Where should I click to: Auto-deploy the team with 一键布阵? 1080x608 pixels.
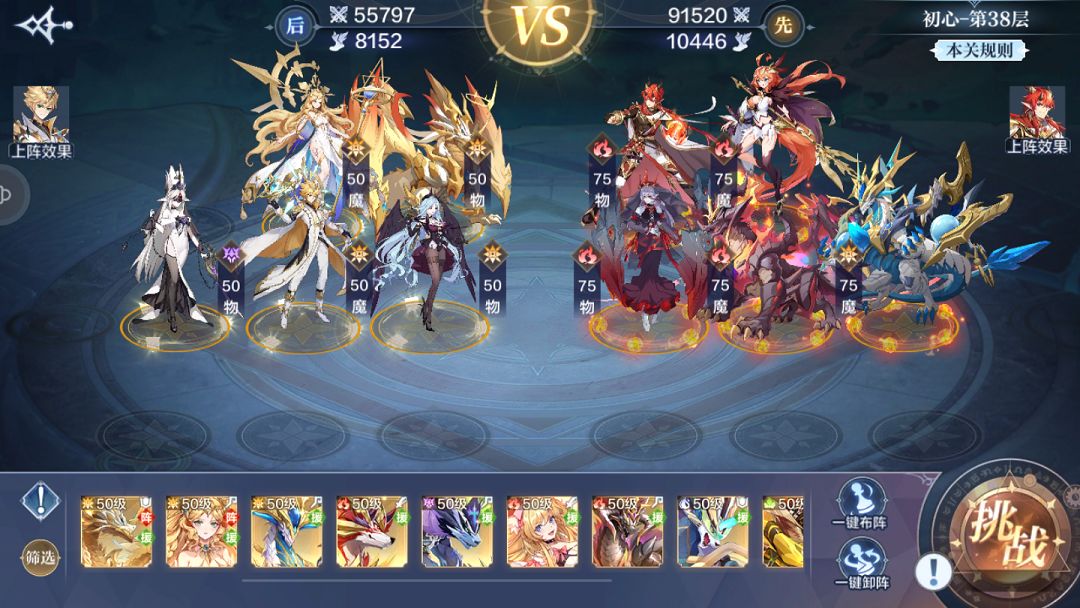[x=860, y=503]
